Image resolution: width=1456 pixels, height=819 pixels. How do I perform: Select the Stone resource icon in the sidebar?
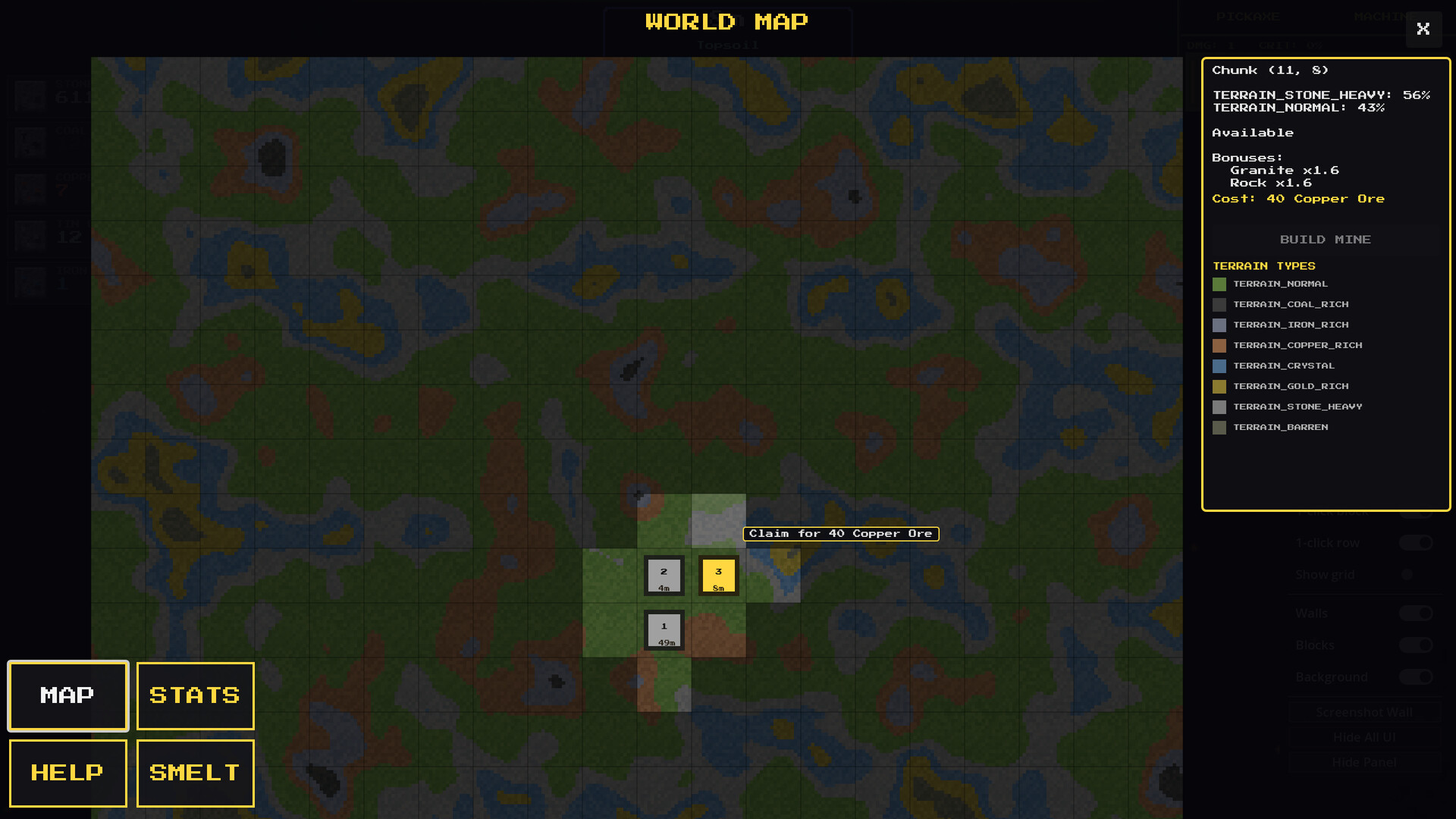(30, 96)
